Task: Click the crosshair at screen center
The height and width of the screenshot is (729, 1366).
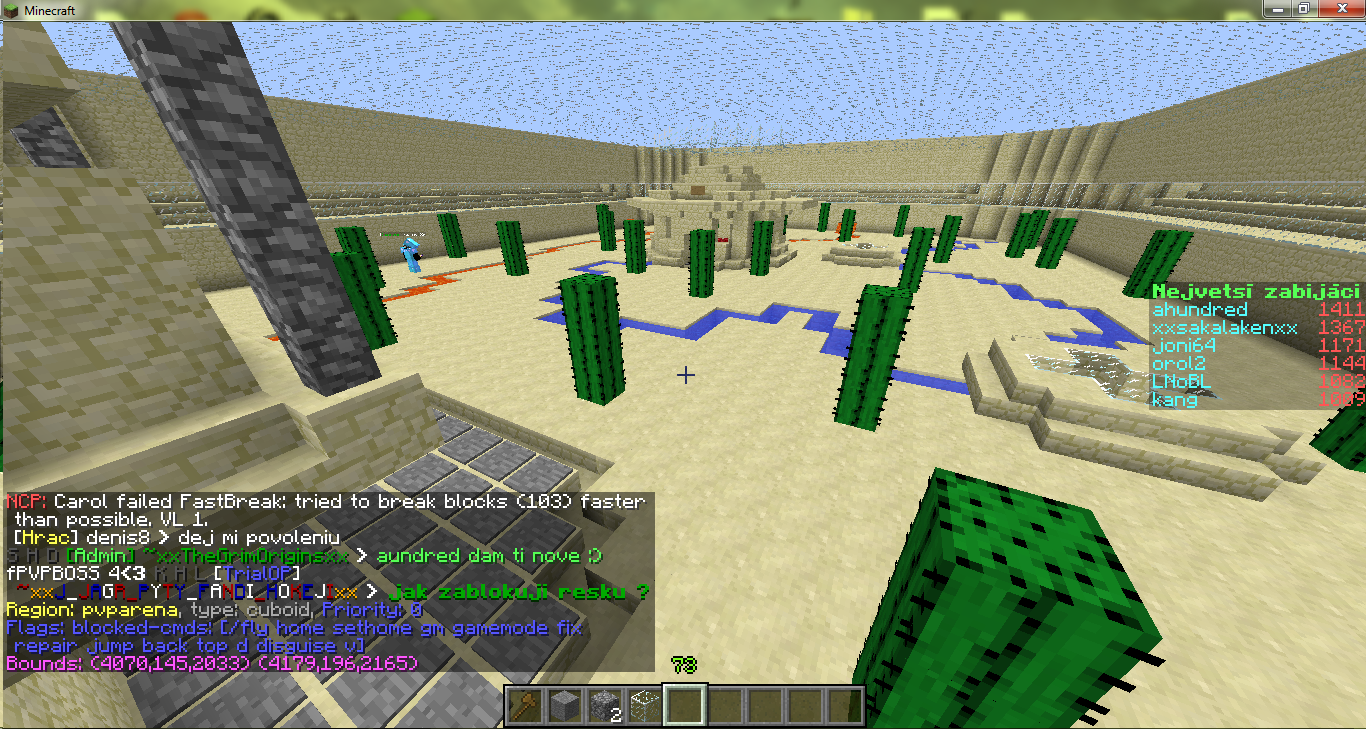Action: (684, 375)
